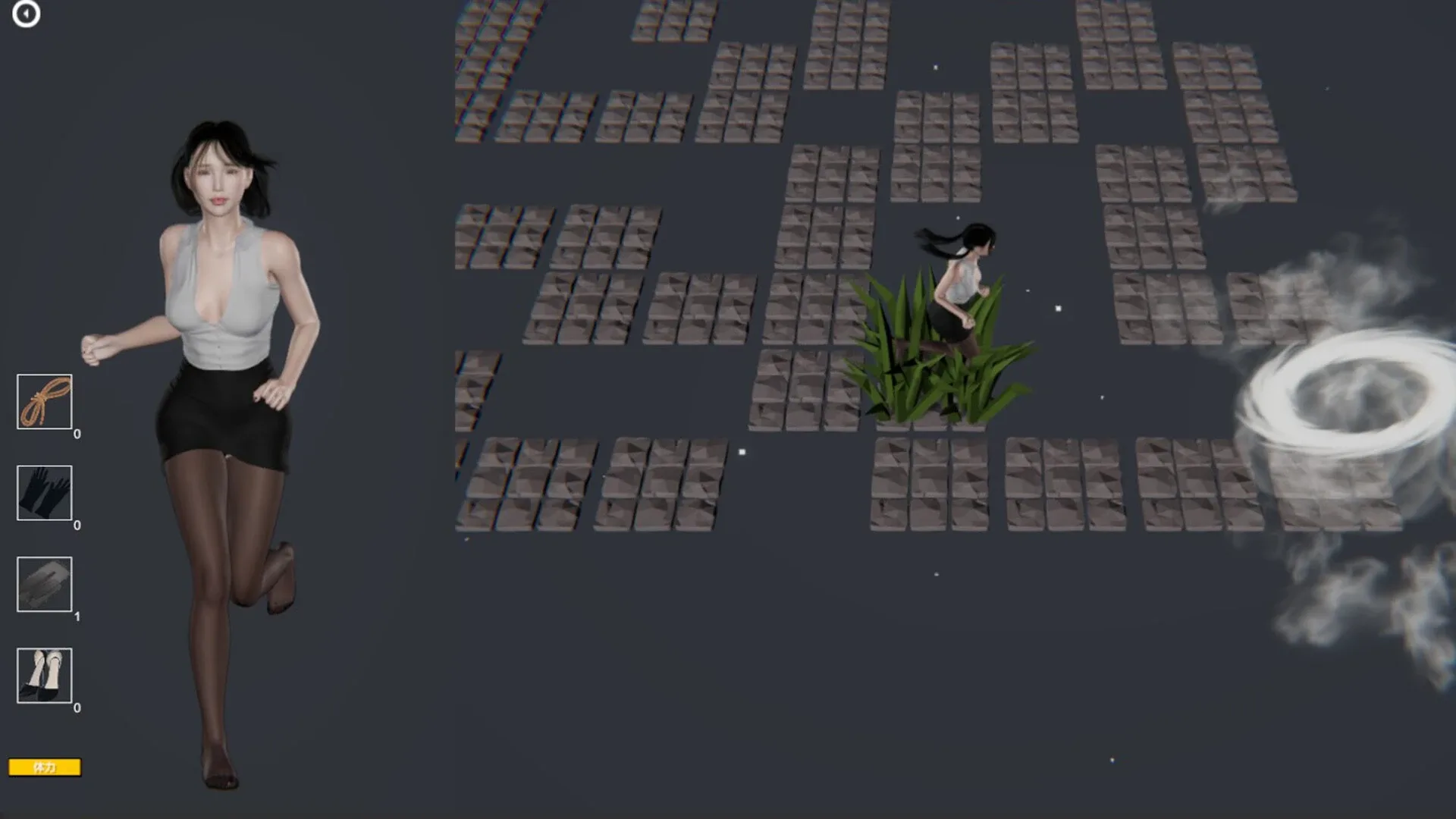The height and width of the screenshot is (819, 1456).
Task: Select the black gloves inventory slot
Action: click(45, 494)
